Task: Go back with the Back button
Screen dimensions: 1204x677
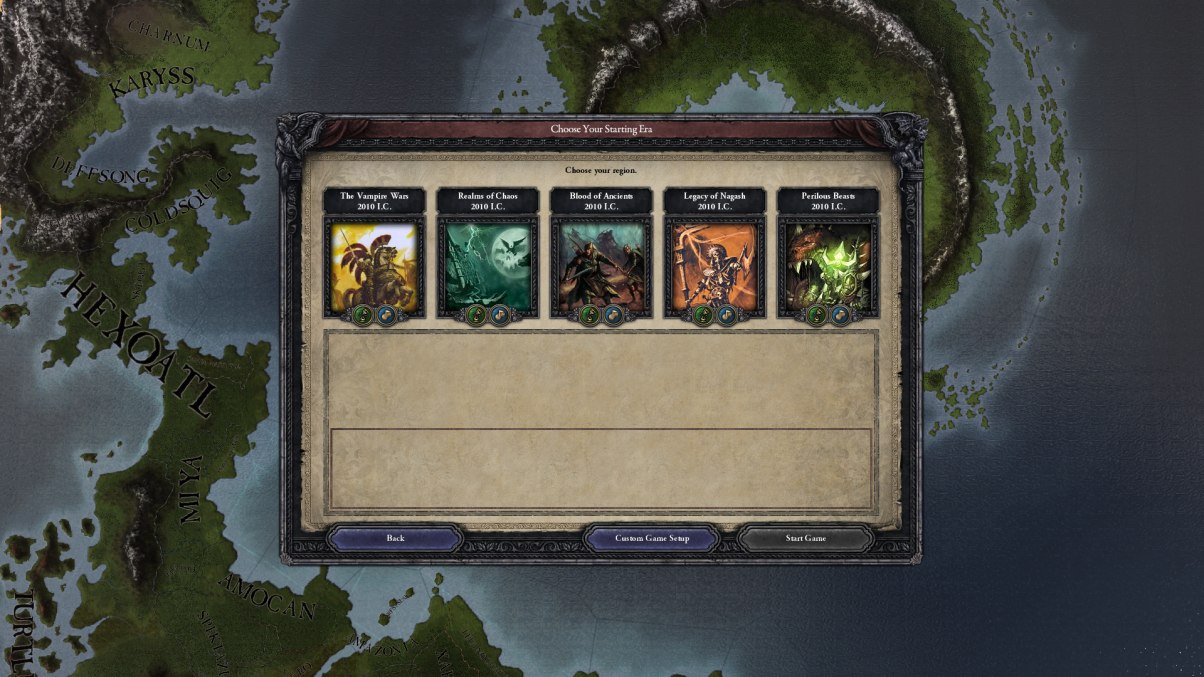Action: click(395, 539)
